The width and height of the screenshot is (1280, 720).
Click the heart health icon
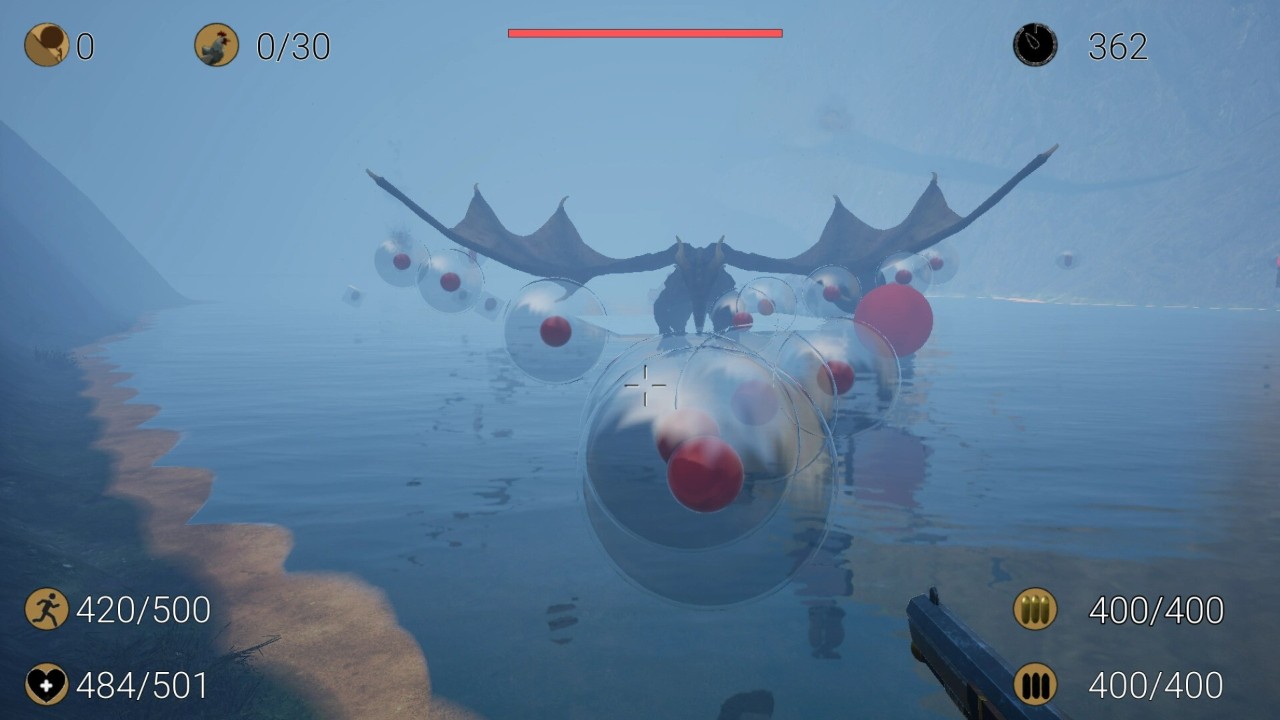tap(46, 685)
